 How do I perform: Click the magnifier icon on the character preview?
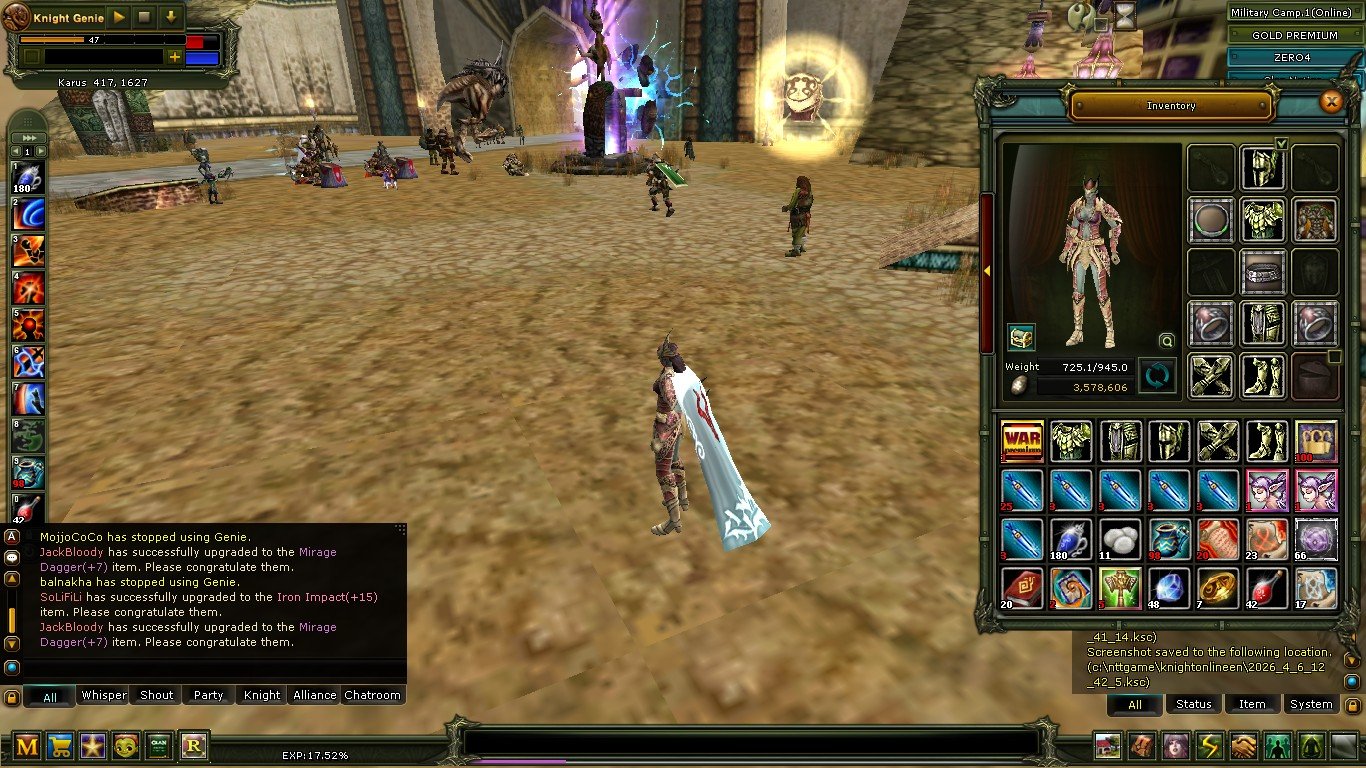click(x=1166, y=340)
